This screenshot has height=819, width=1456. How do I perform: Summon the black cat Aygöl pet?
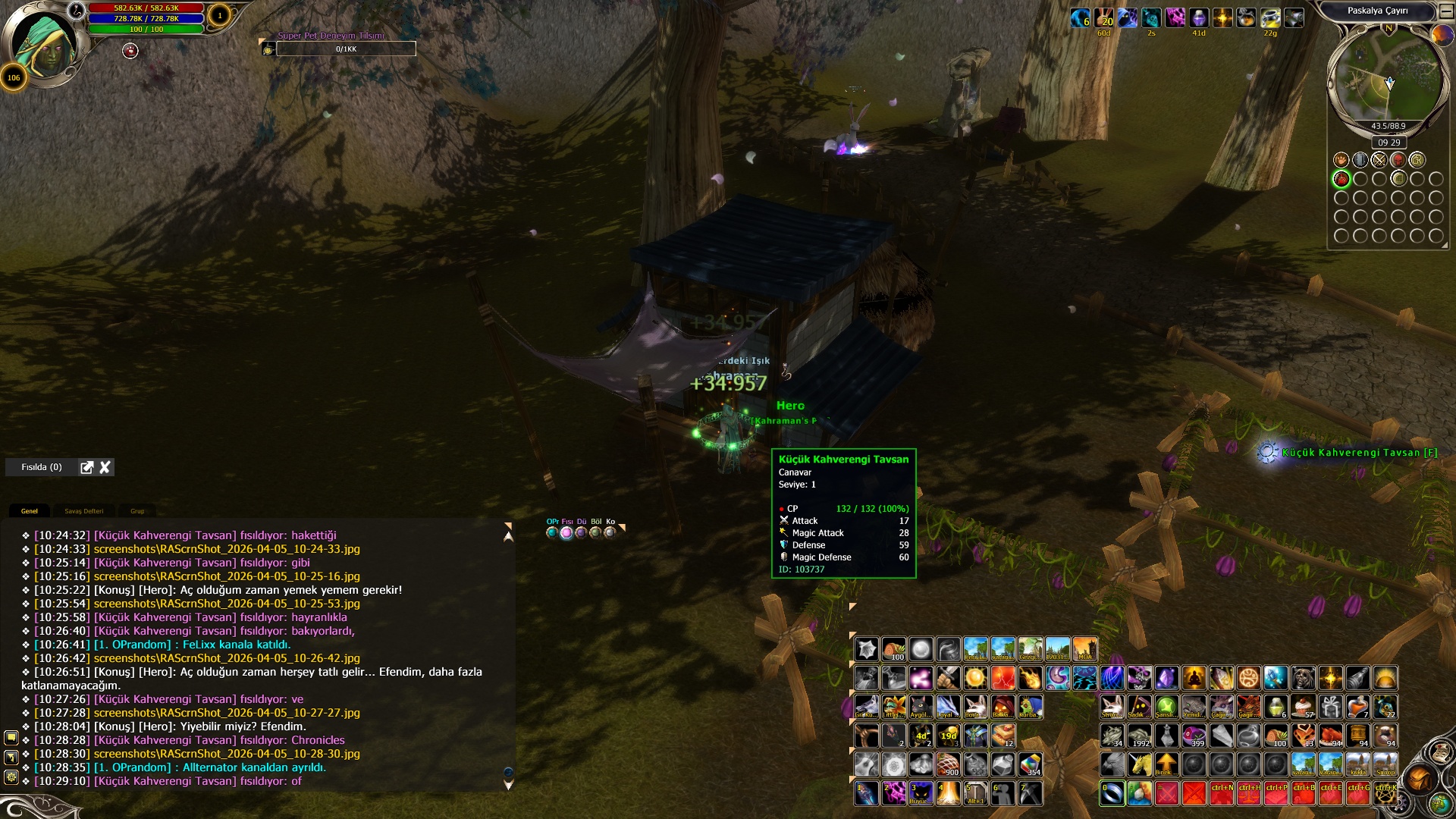[921, 707]
